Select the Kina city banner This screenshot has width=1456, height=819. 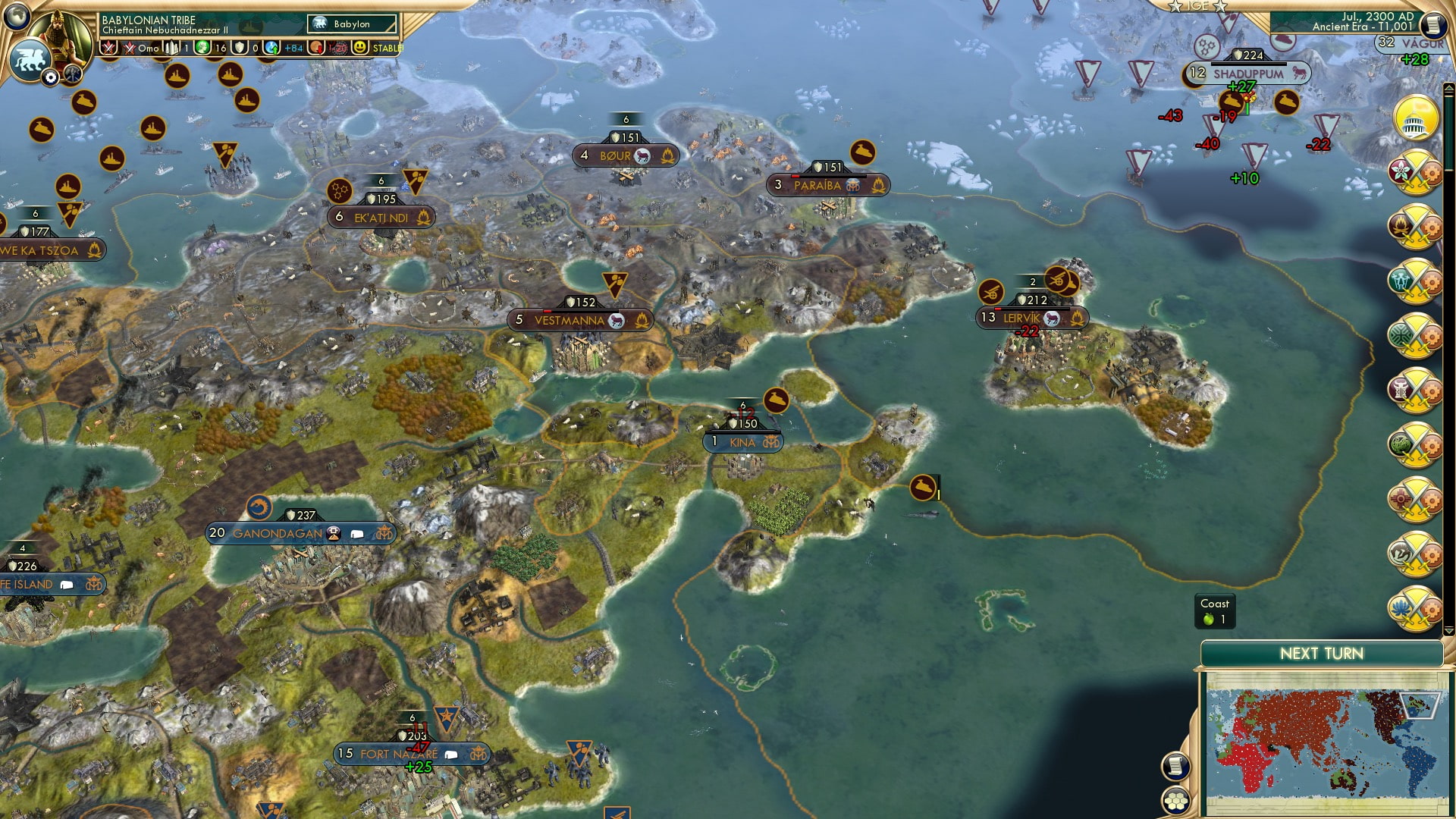coord(742,442)
